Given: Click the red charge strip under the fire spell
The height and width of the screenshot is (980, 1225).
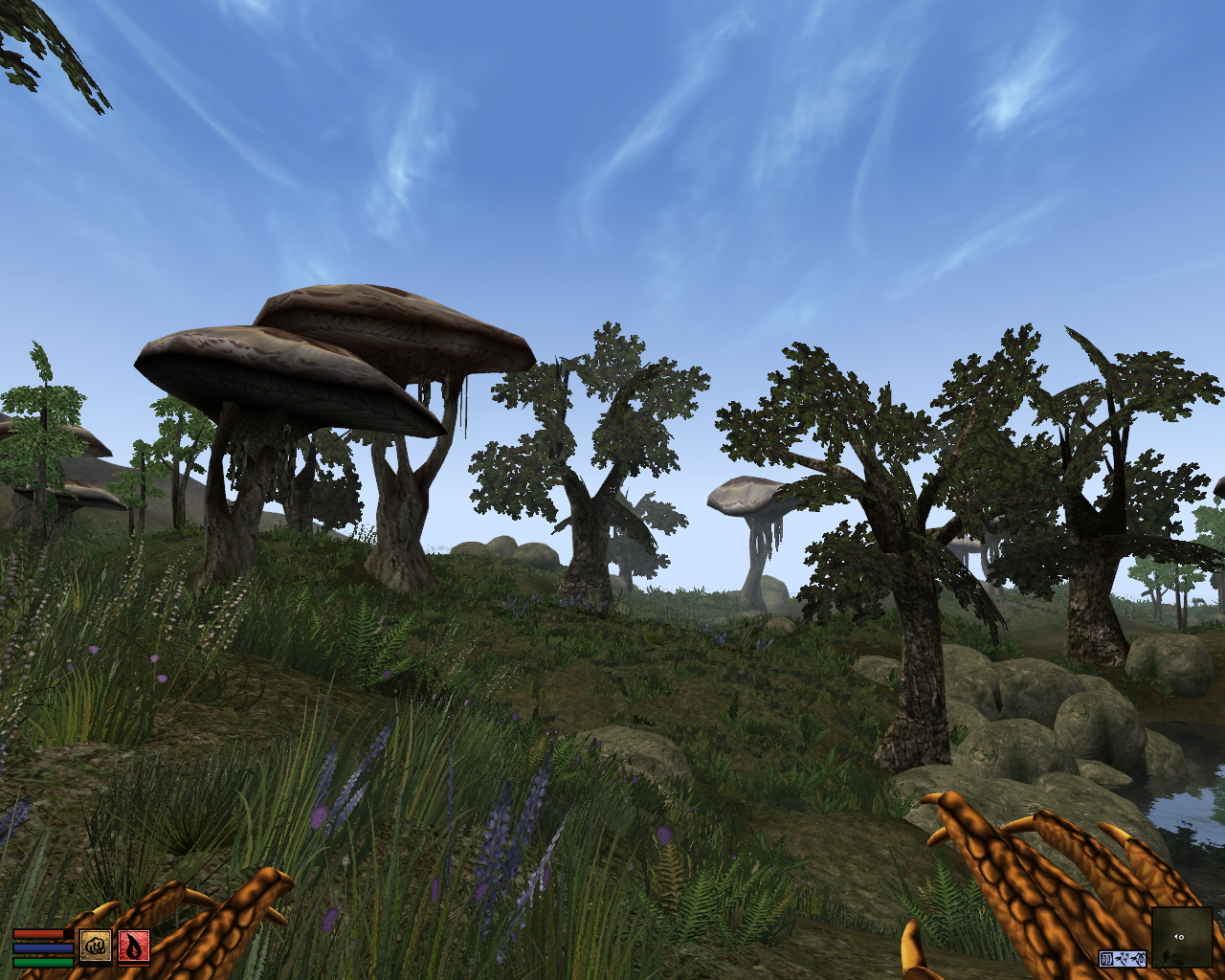Looking at the screenshot, I should pyautogui.click(x=135, y=966).
